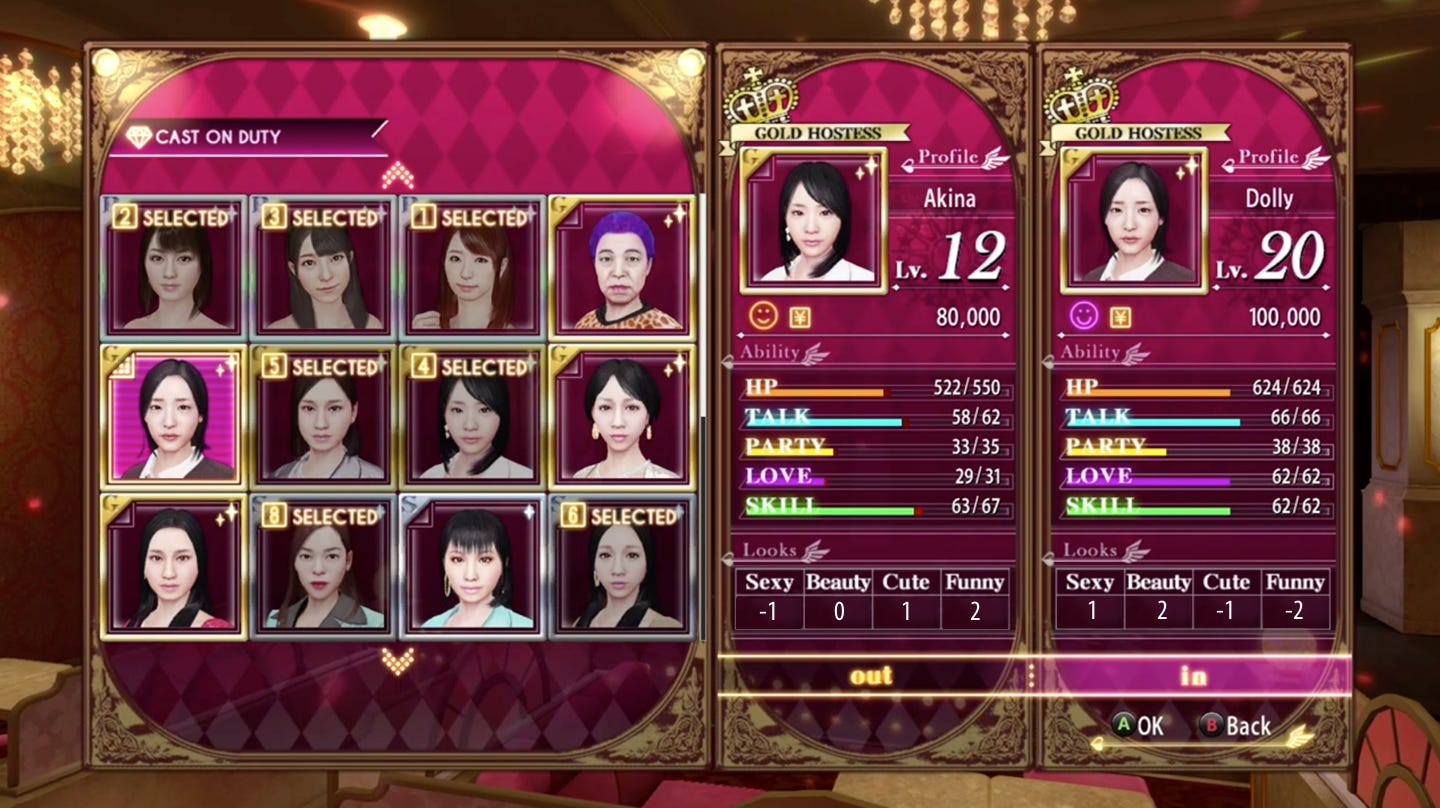The height and width of the screenshot is (808, 1440).
Task: Click the white arrow on the Cast On Duty banner
Action: 378,129
